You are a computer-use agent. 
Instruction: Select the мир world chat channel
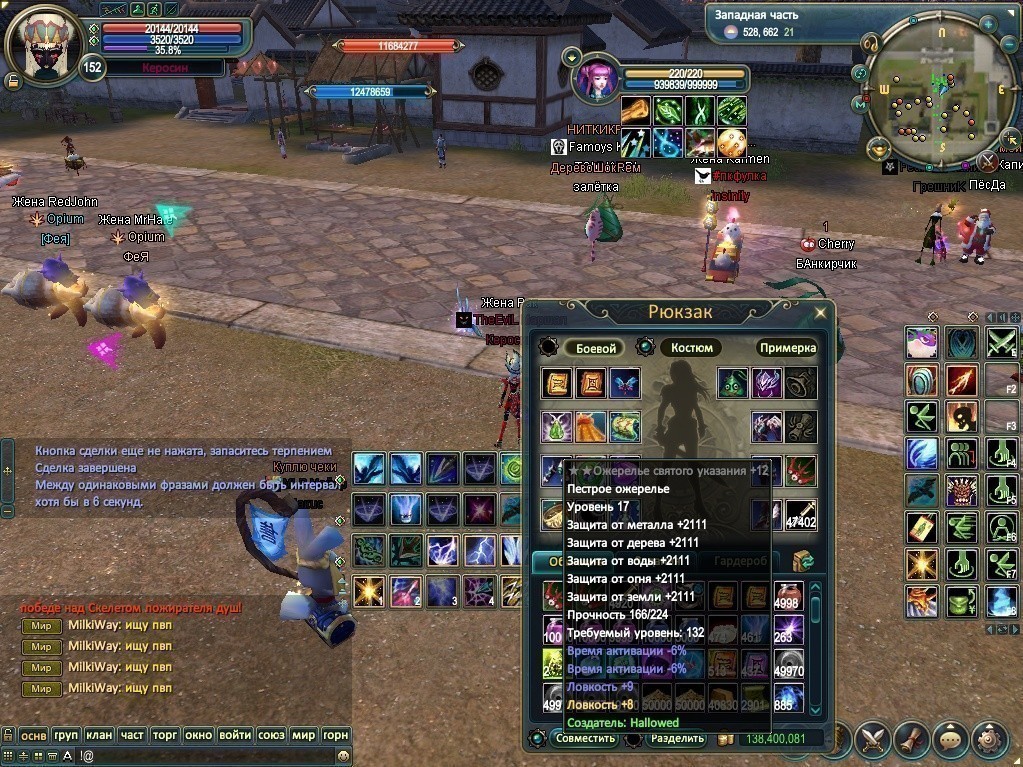tap(305, 734)
